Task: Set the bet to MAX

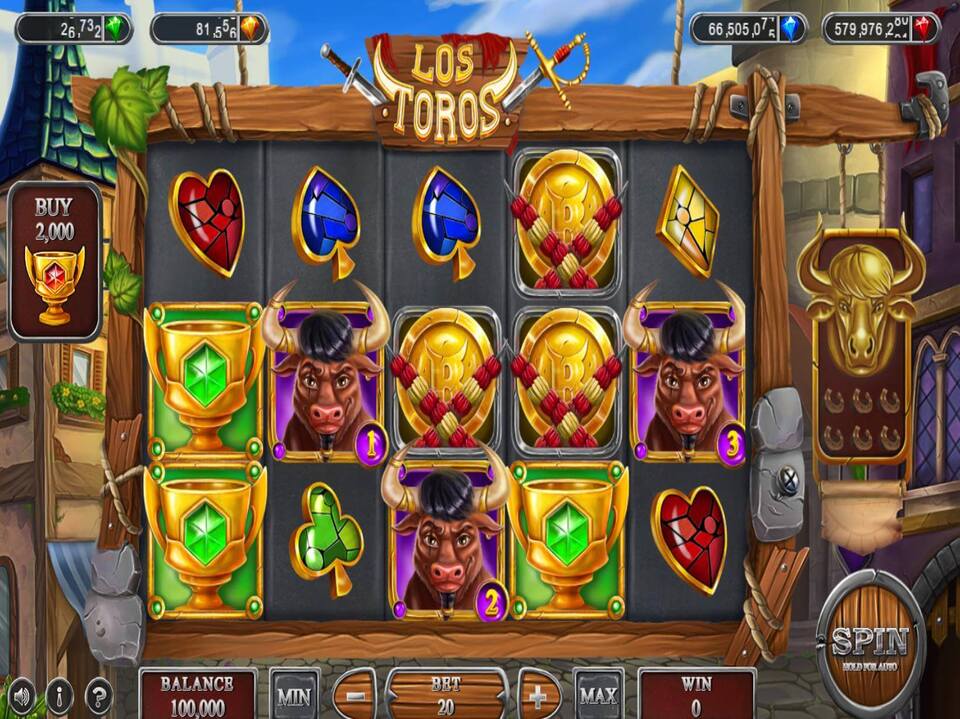Action: 598,695
